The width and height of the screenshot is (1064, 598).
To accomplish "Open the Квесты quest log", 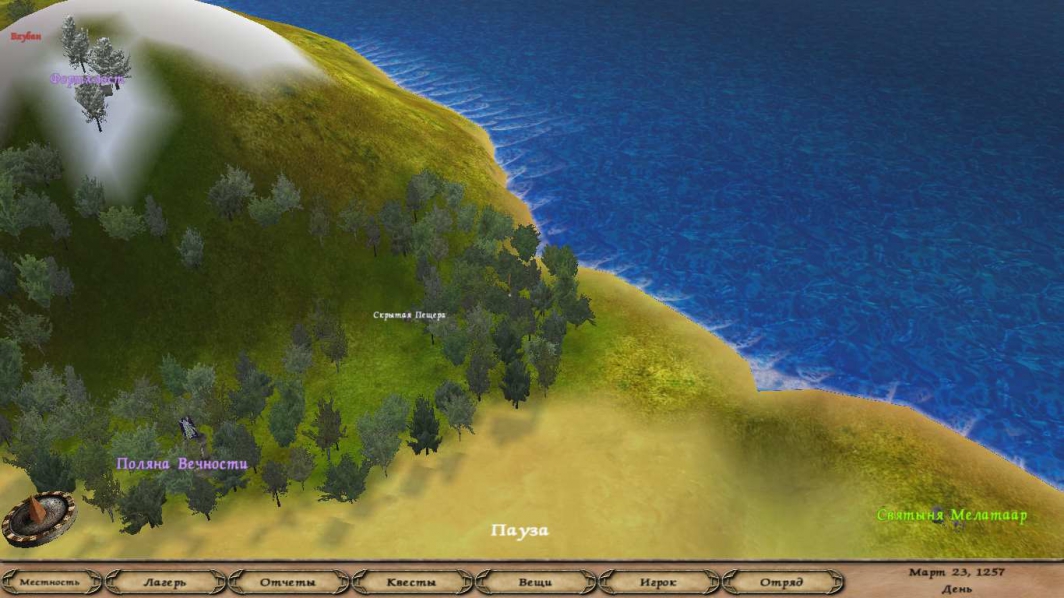I will [x=411, y=582].
